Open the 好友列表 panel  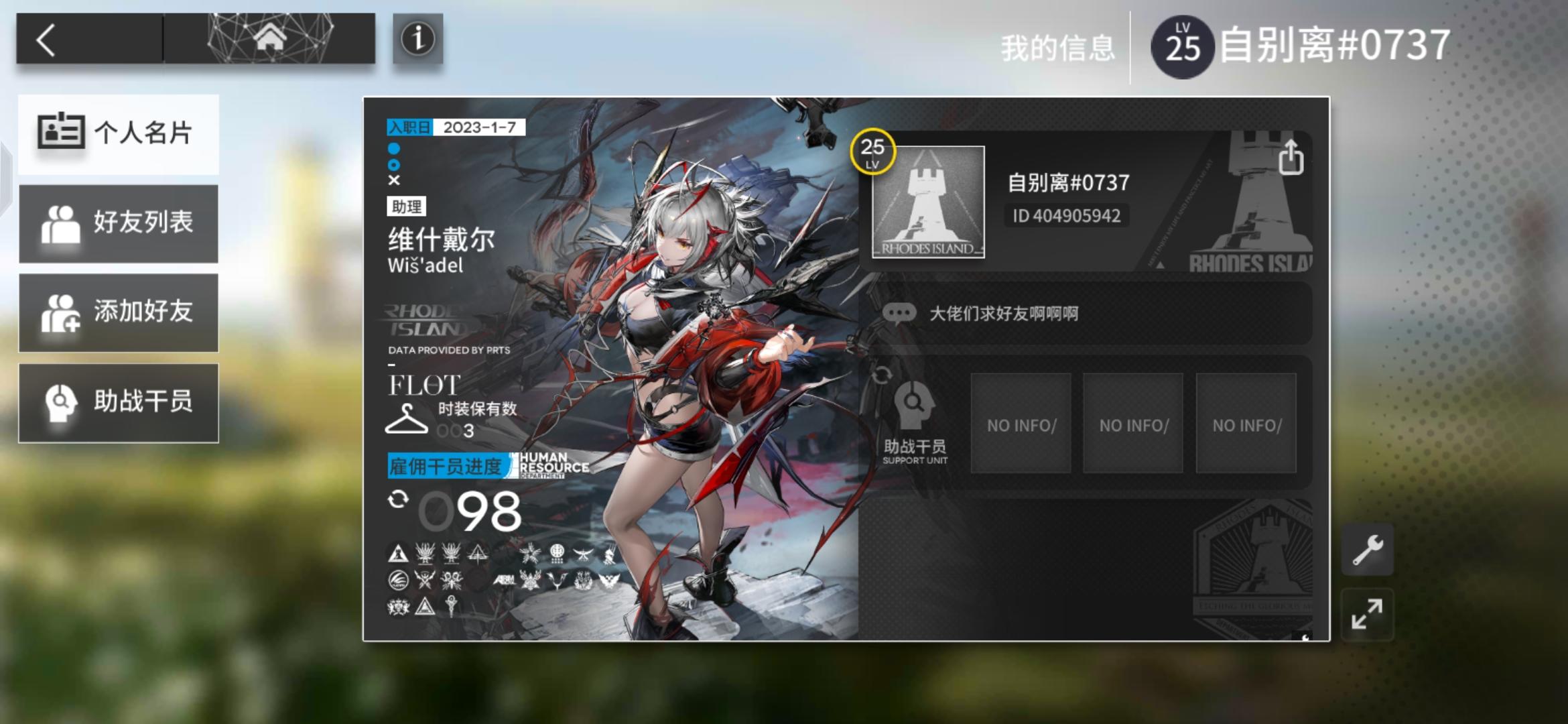(x=119, y=224)
